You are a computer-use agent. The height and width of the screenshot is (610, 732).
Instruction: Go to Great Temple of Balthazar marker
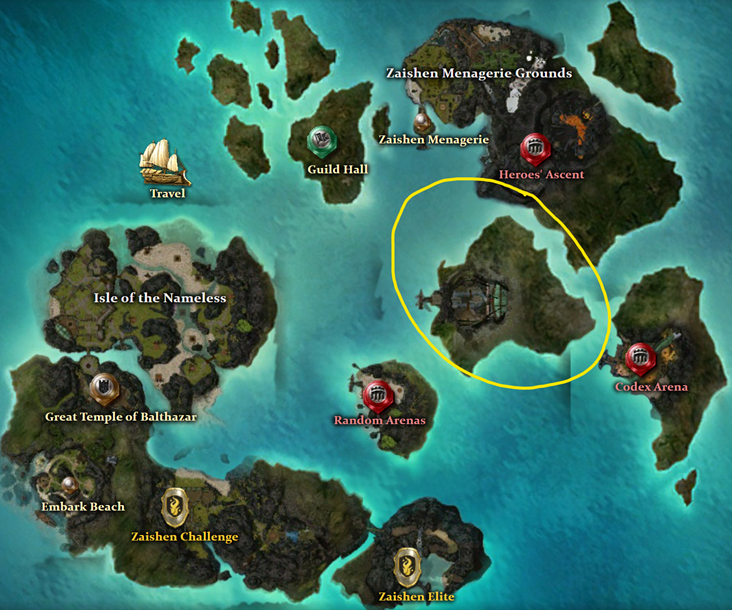[102, 388]
